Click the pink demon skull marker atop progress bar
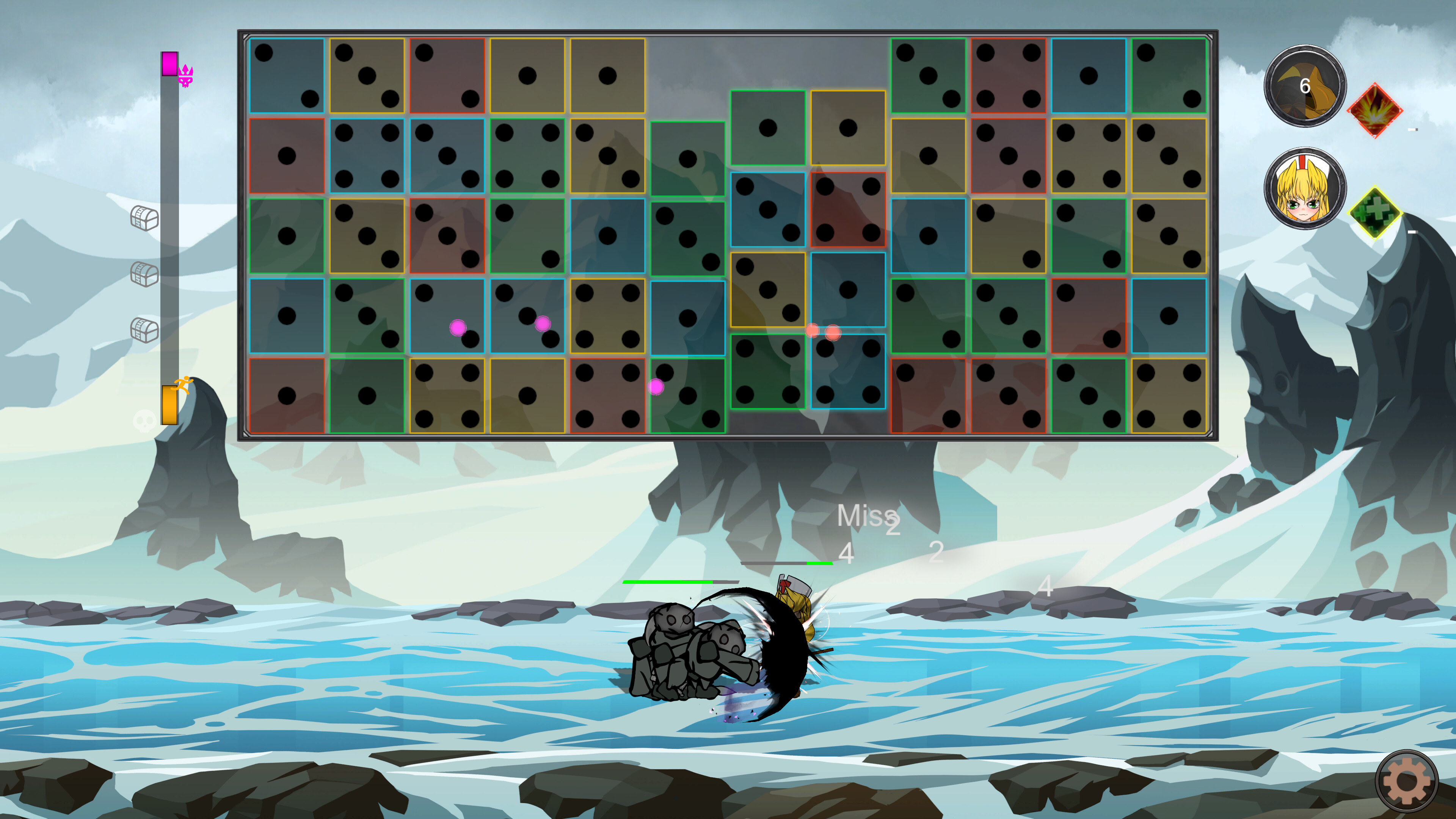1456x819 pixels. point(187,75)
